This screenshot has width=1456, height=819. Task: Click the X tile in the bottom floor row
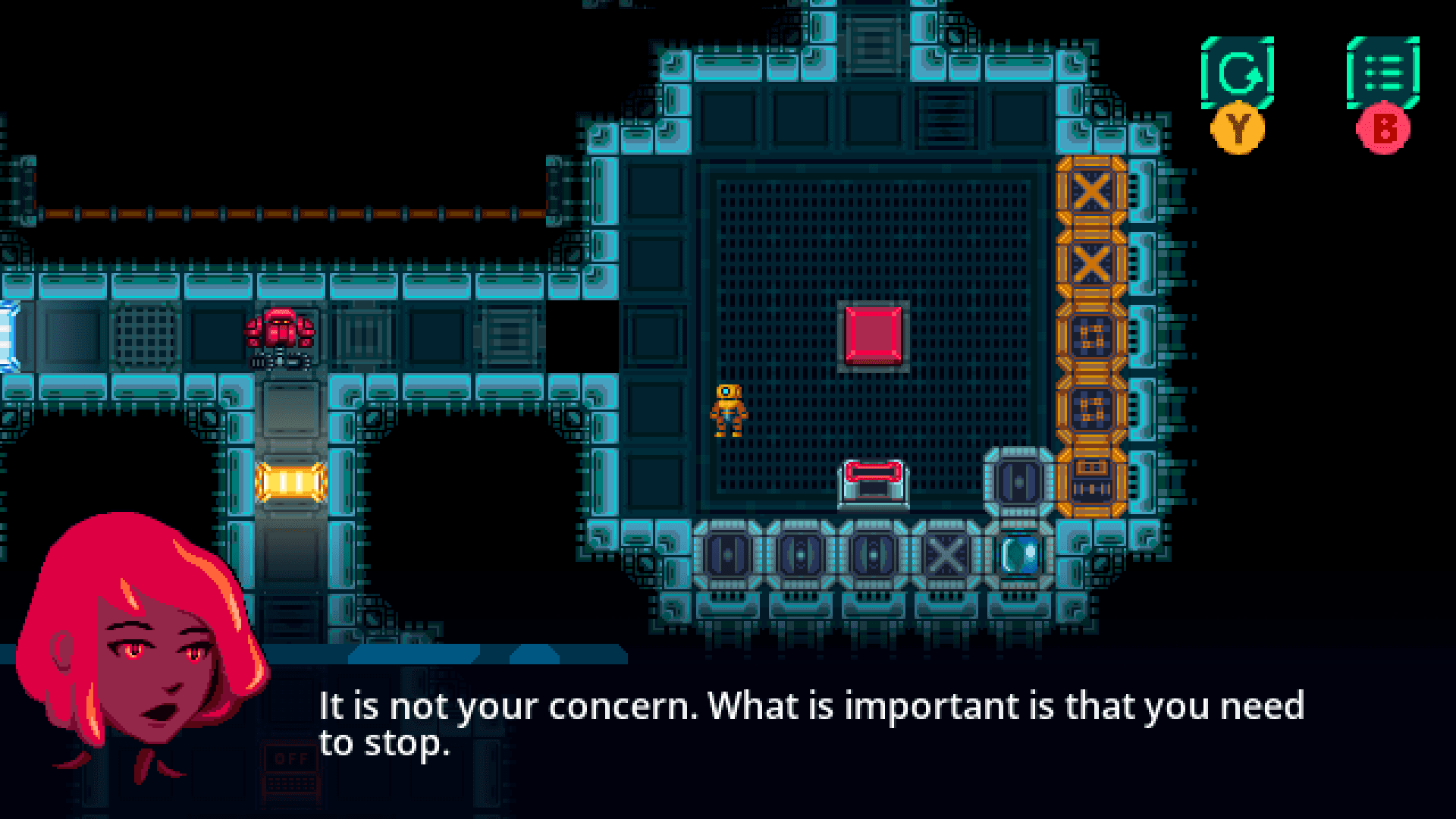pos(946,556)
